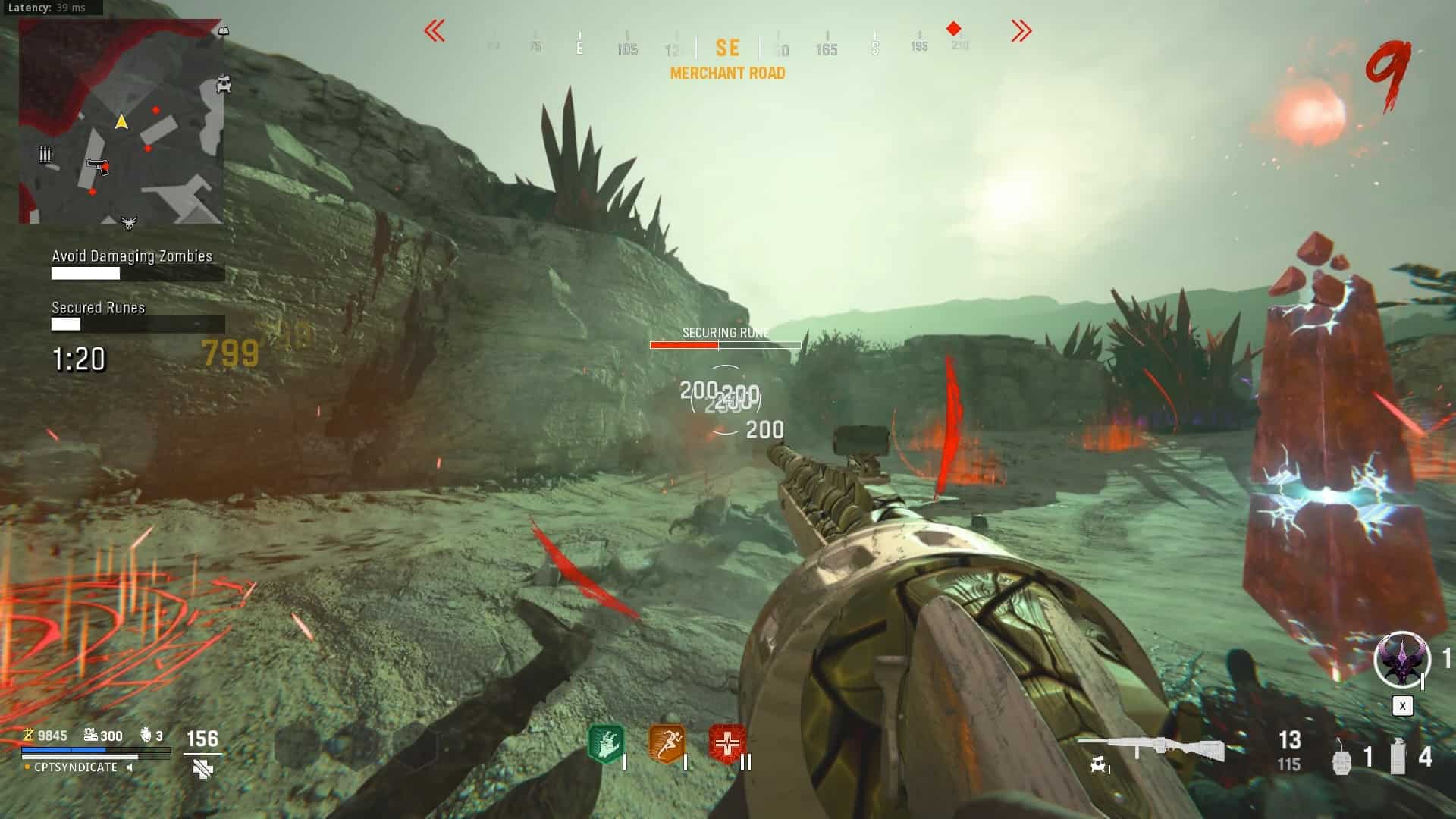Click the green hand perk icon
1456x819 pixels.
tap(606, 744)
